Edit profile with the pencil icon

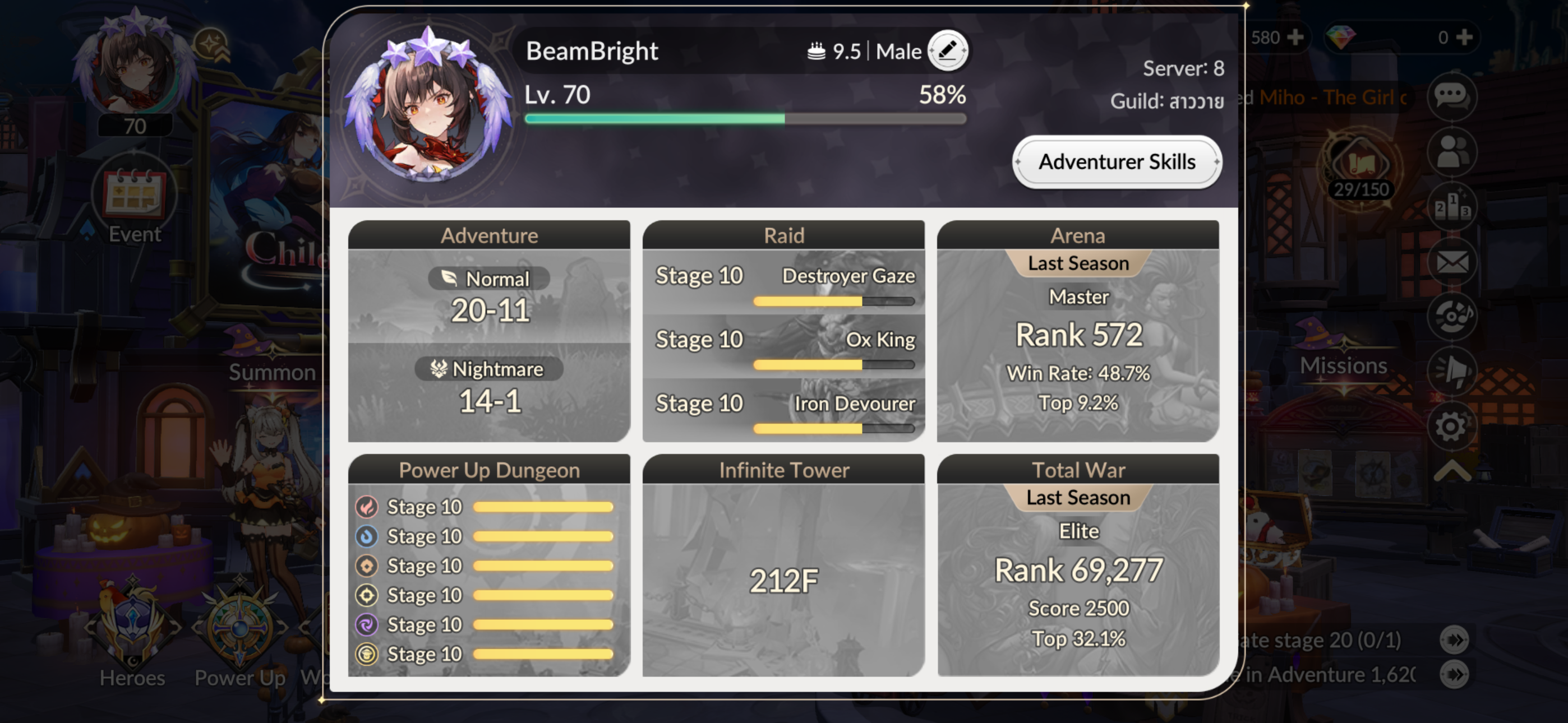click(x=947, y=50)
